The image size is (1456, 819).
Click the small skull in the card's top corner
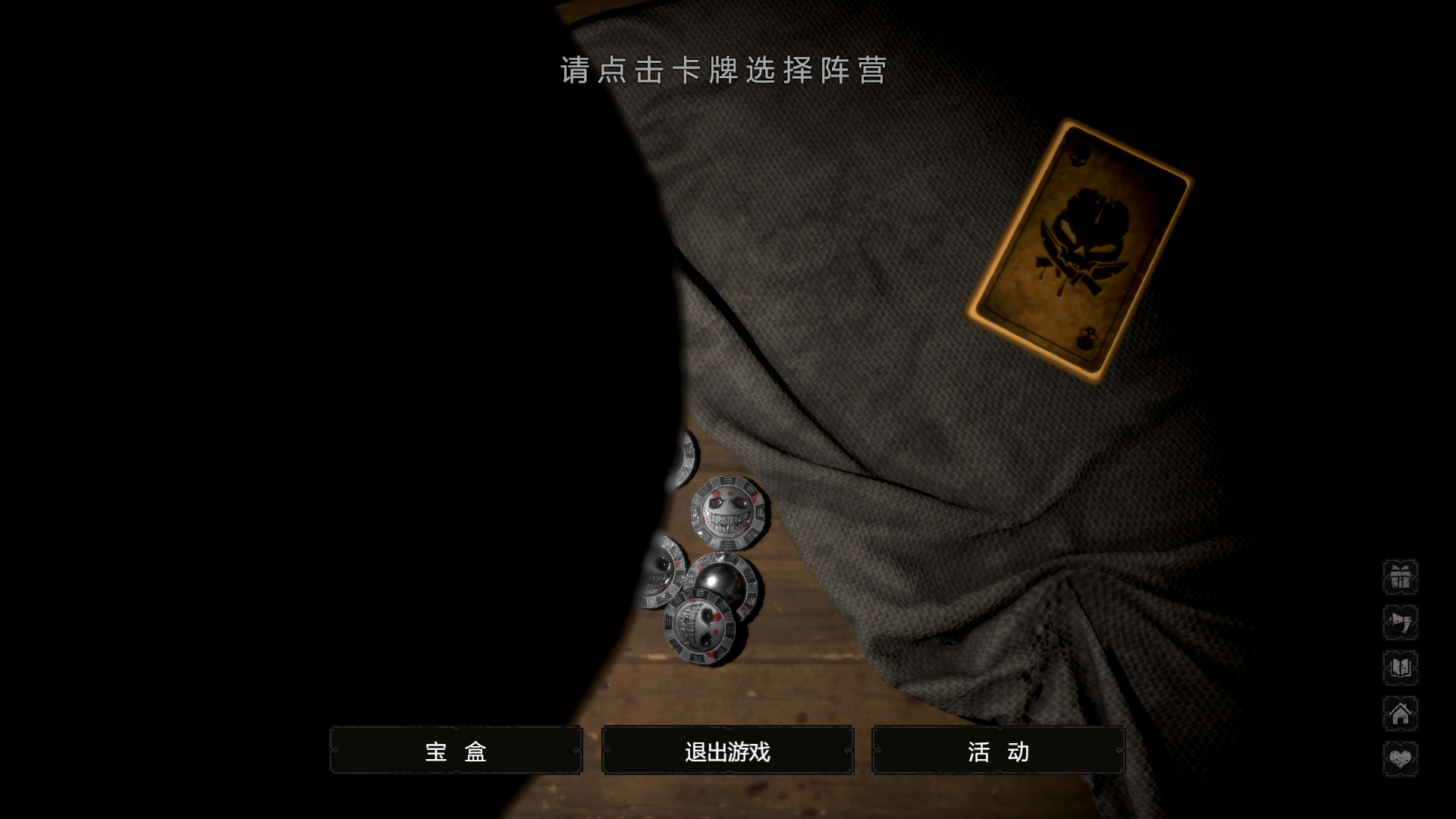click(x=1078, y=154)
